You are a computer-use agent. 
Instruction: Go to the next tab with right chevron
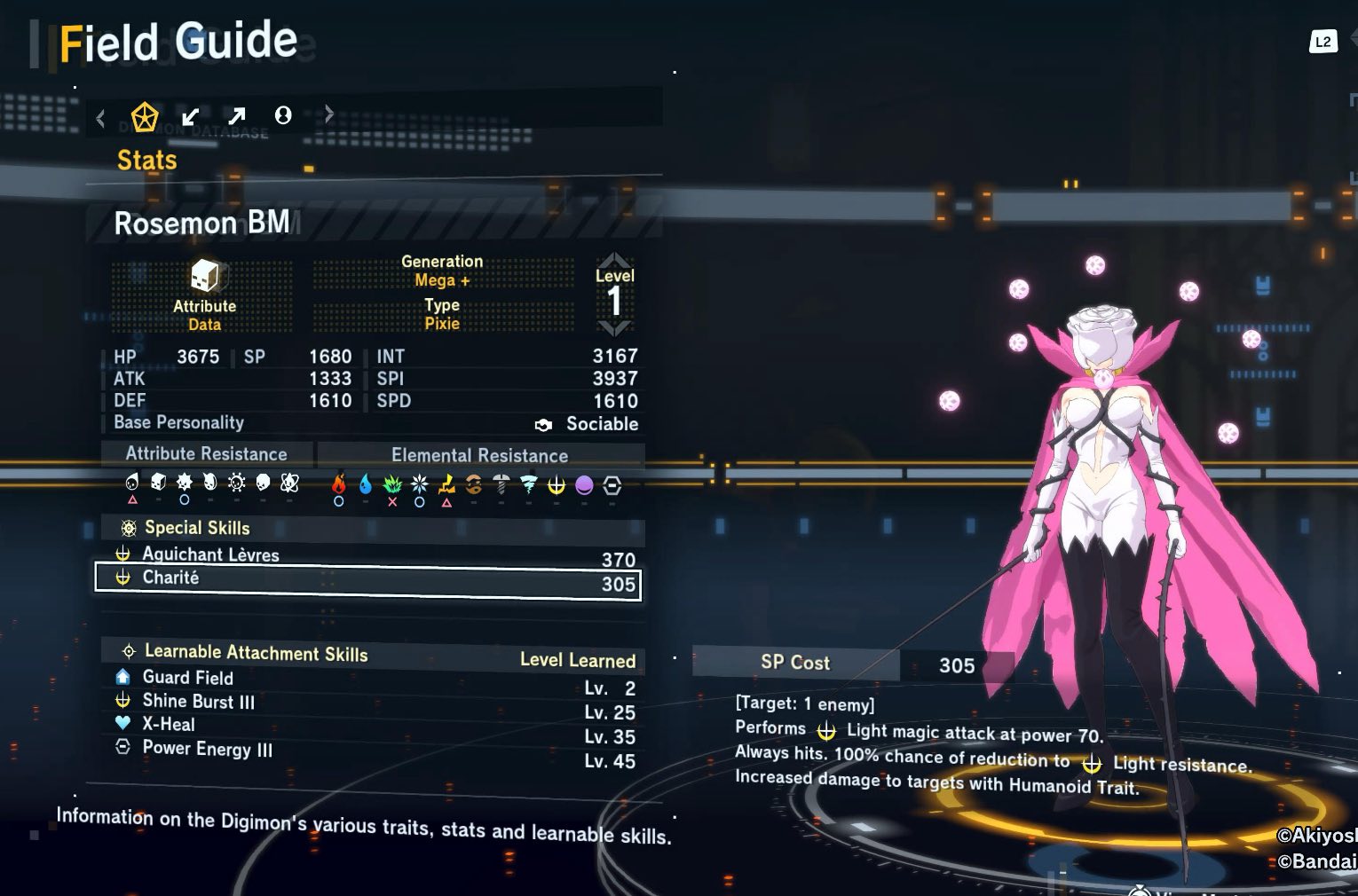pyautogui.click(x=329, y=114)
